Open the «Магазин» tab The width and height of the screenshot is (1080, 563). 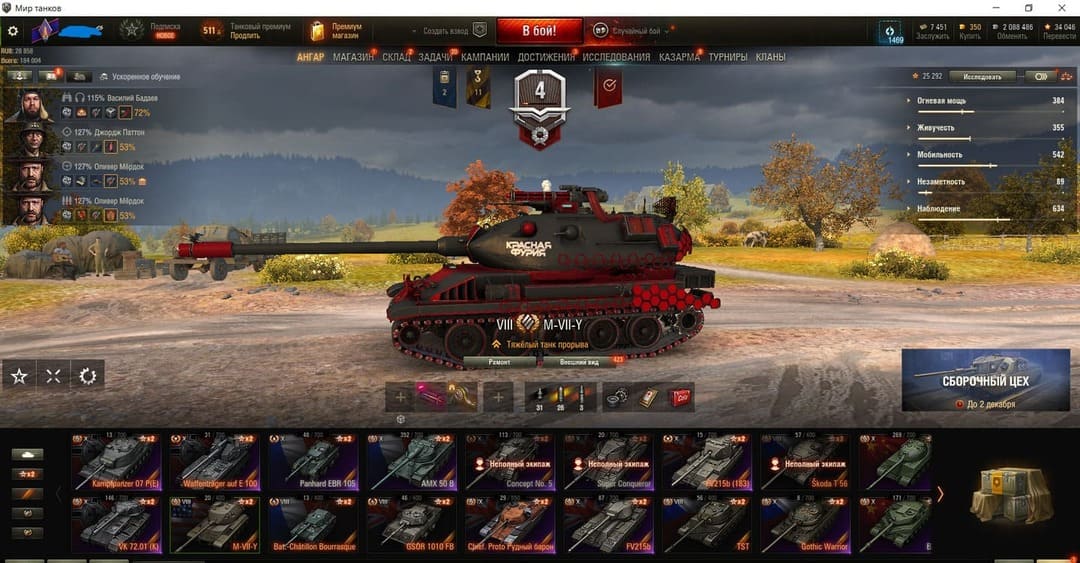click(x=353, y=57)
